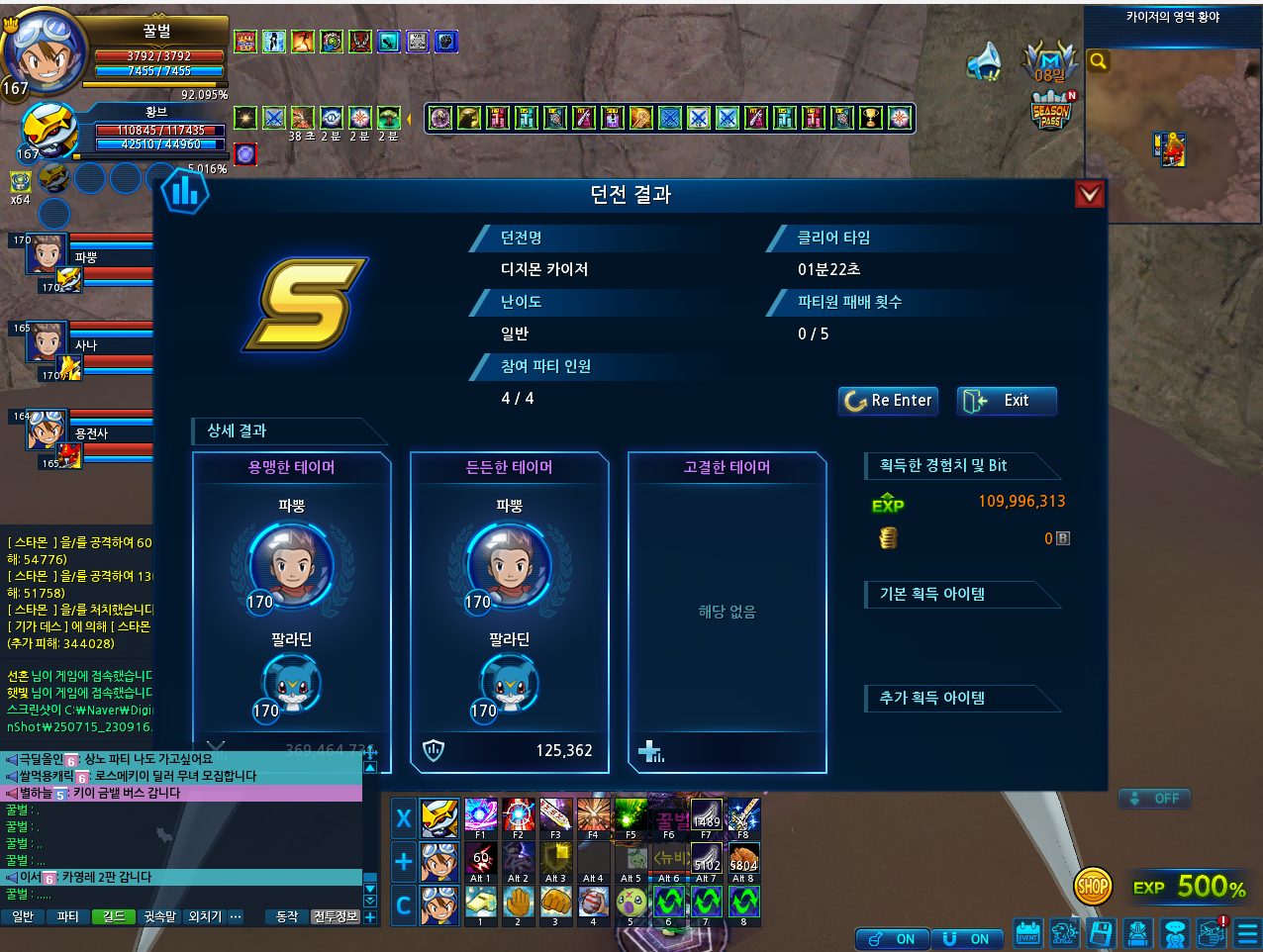Select the 파티 chat tab

point(67,916)
